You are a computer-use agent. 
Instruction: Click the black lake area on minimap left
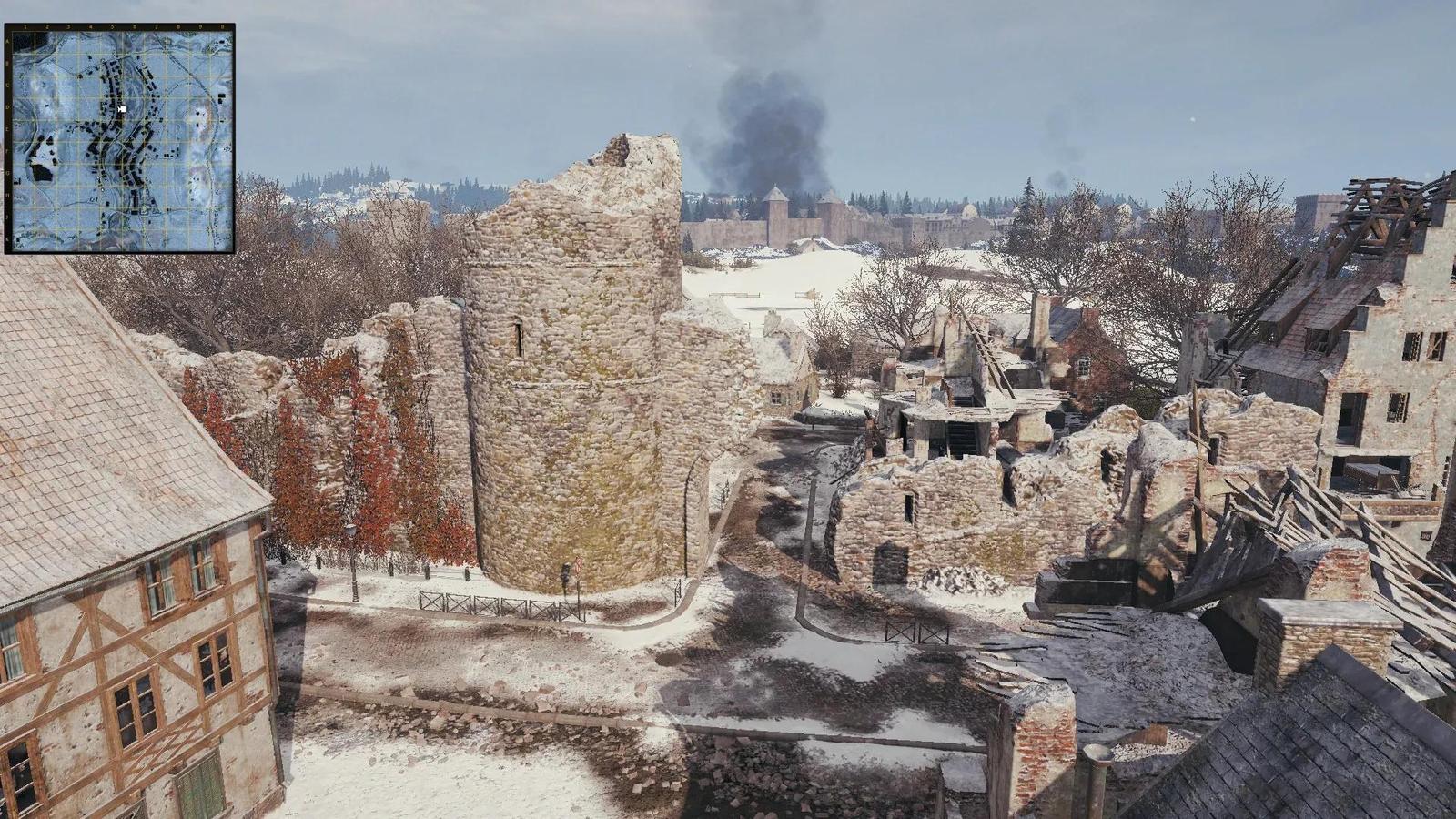pyautogui.click(x=44, y=171)
